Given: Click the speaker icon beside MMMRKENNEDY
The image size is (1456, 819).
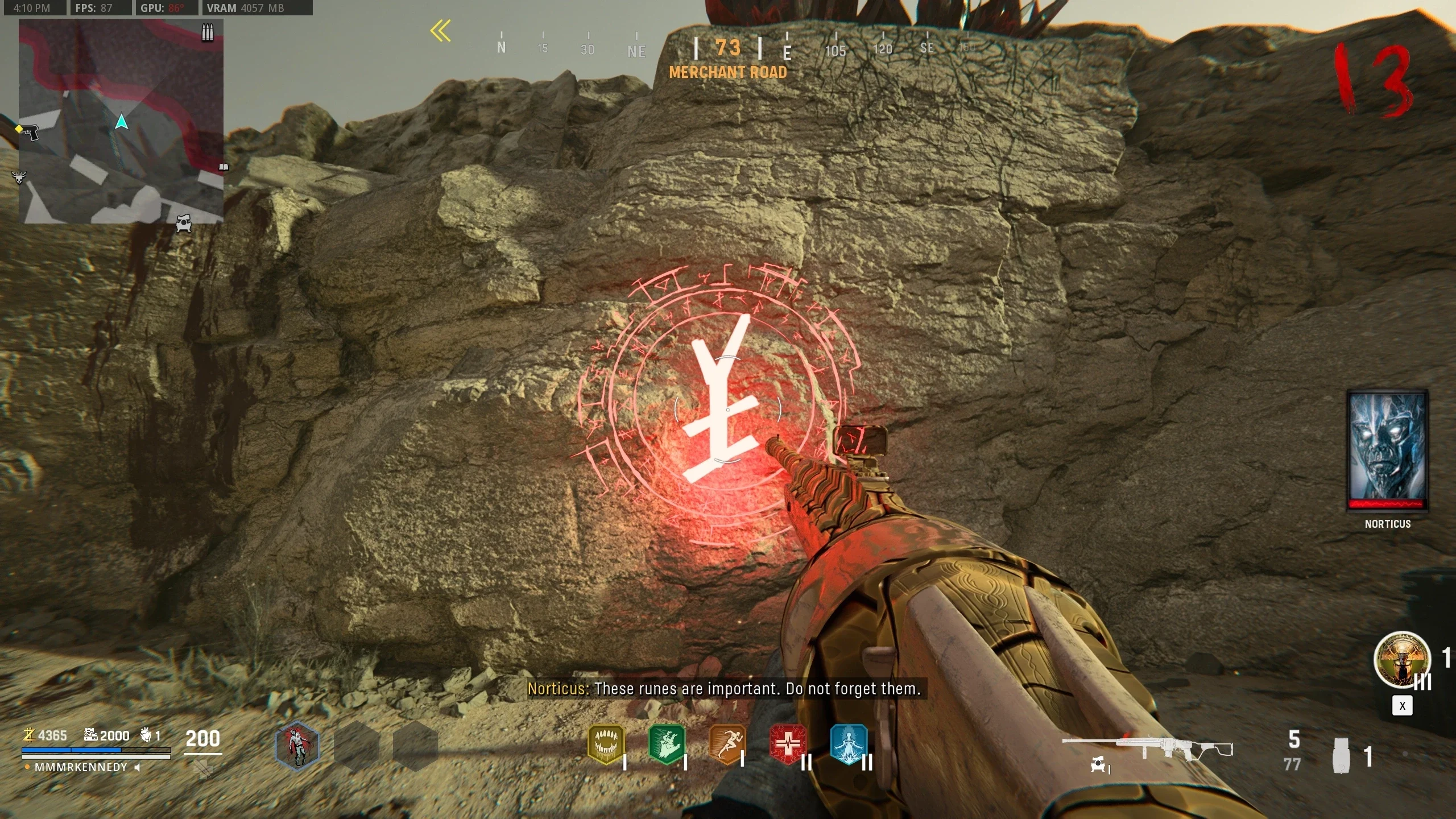Looking at the screenshot, I should click(137, 767).
